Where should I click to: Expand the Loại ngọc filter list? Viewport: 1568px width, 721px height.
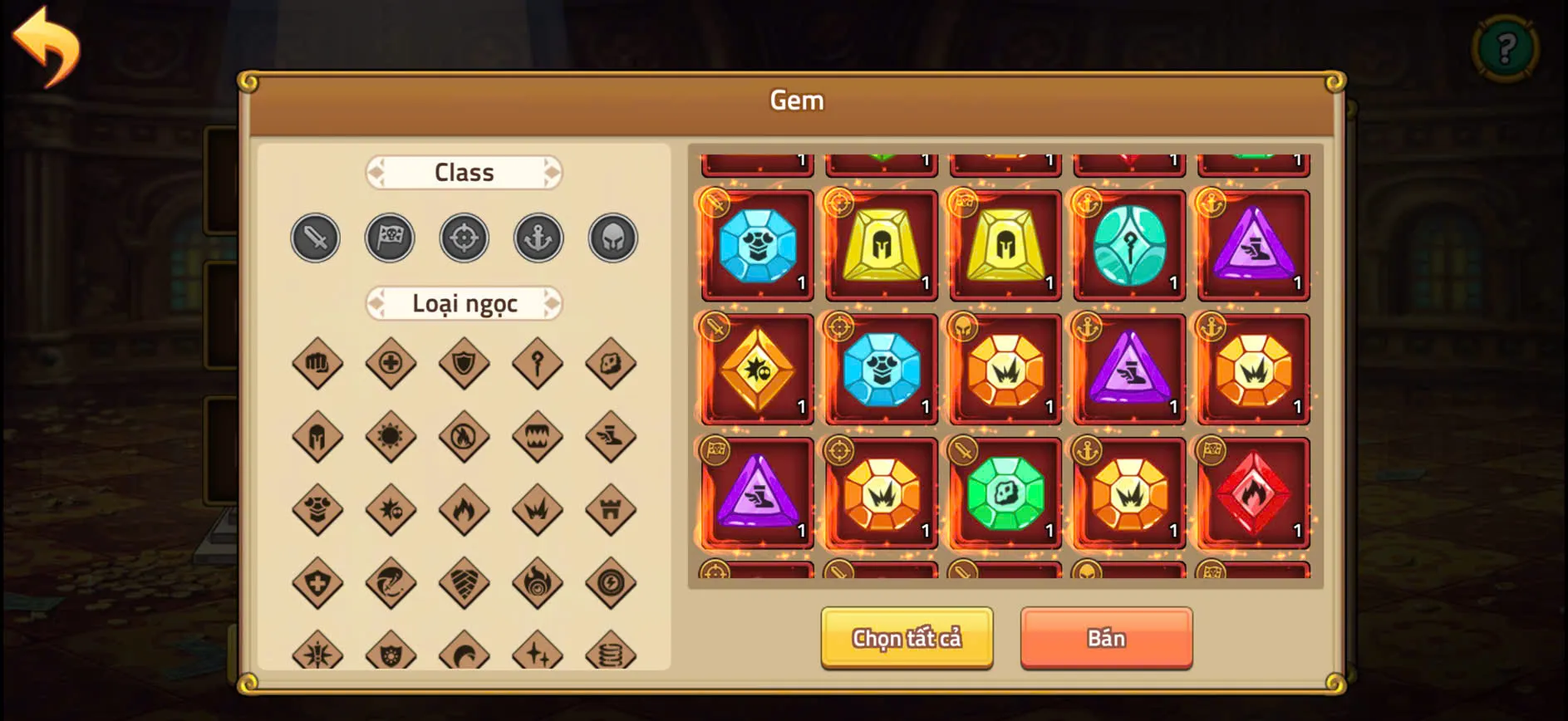click(x=554, y=304)
